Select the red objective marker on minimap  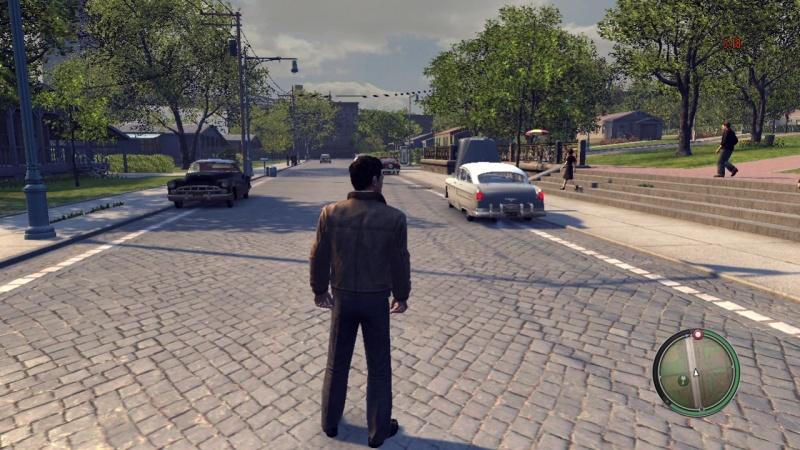697,335
